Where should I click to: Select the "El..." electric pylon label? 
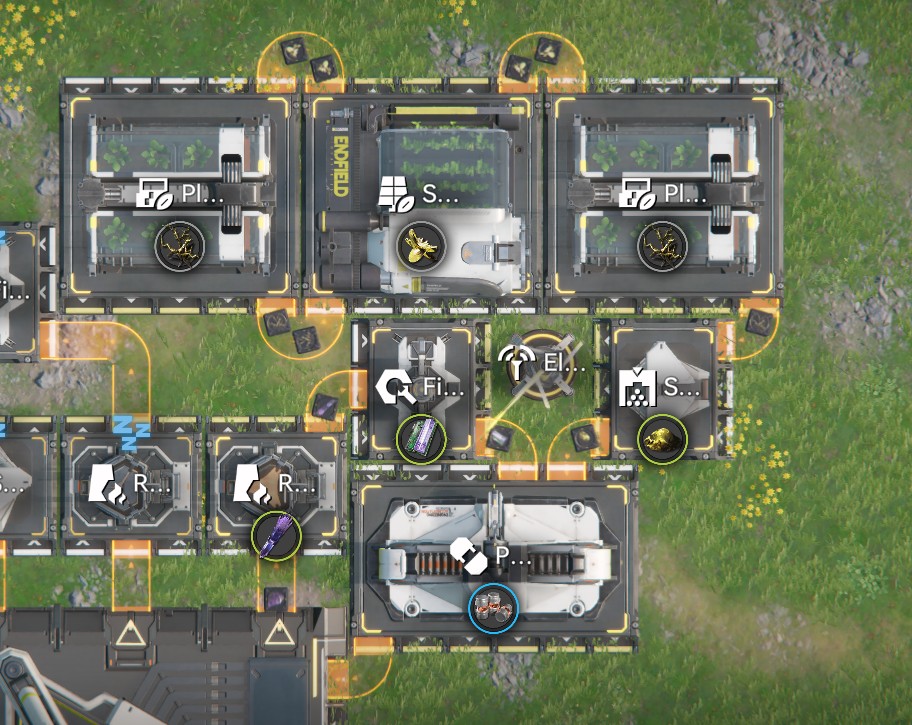click(543, 364)
